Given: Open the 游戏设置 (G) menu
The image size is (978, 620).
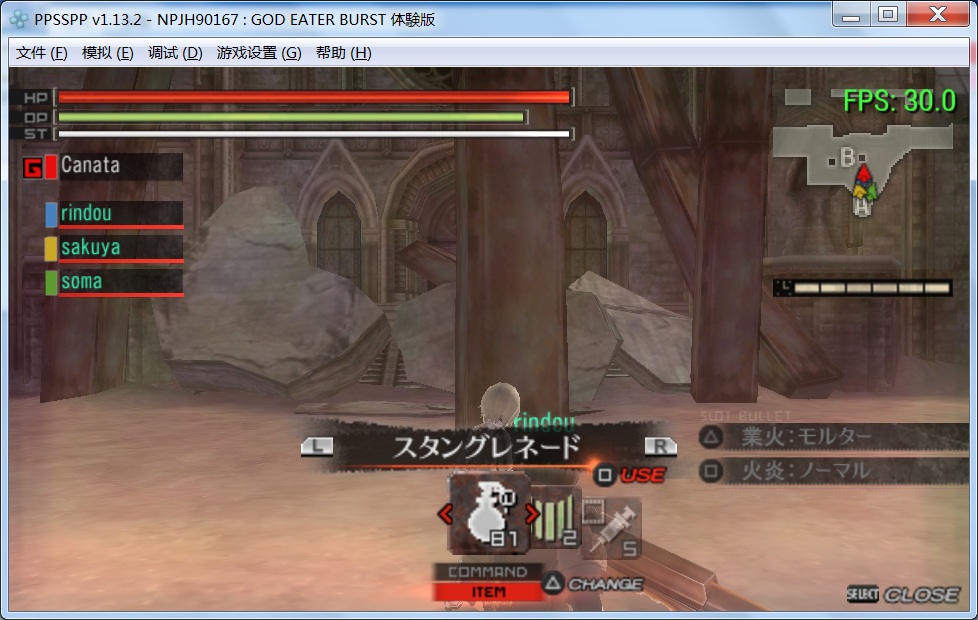Looking at the screenshot, I should click(x=258, y=53).
